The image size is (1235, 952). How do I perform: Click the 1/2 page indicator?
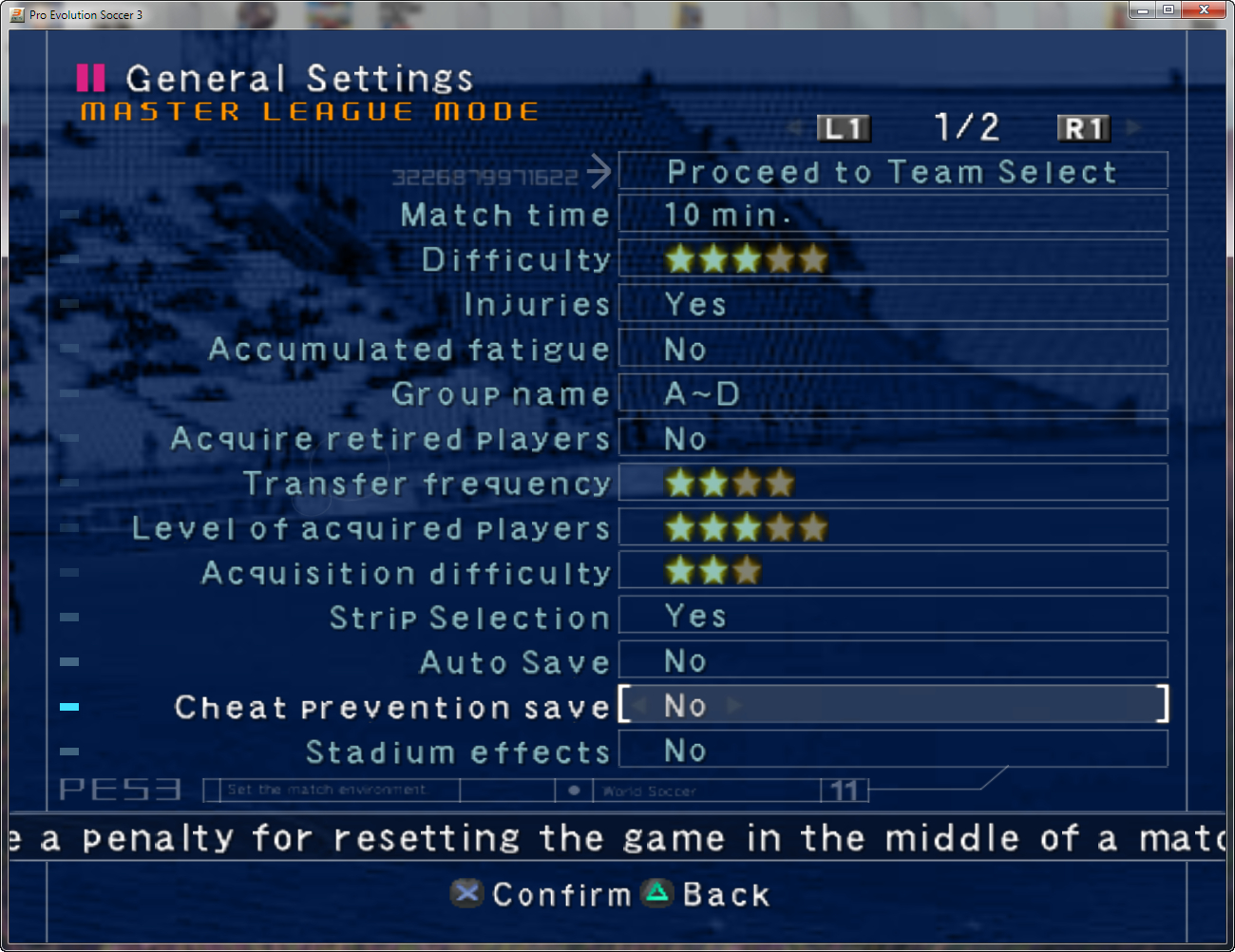[x=967, y=125]
